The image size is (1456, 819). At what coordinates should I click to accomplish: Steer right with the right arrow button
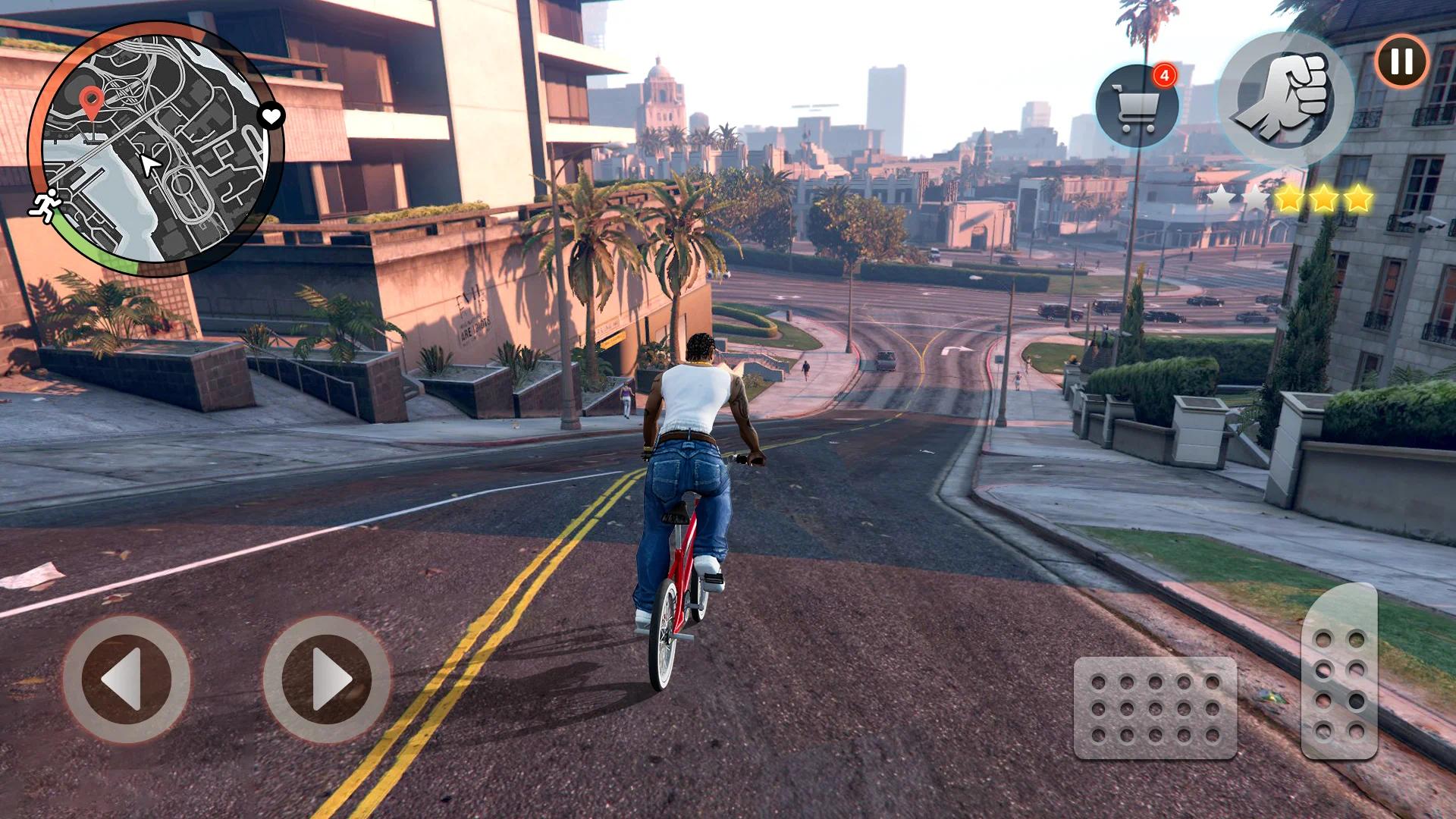327,679
